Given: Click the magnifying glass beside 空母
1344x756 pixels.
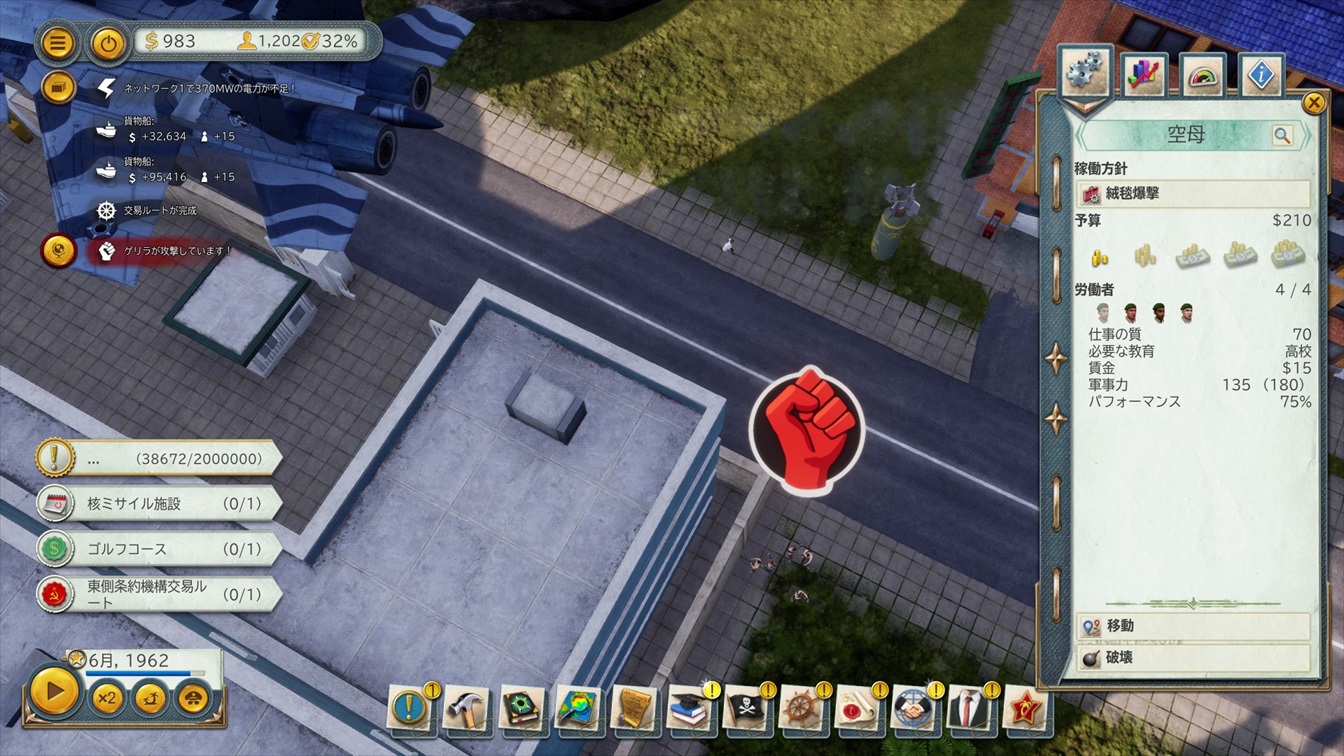Looking at the screenshot, I should pos(1281,135).
